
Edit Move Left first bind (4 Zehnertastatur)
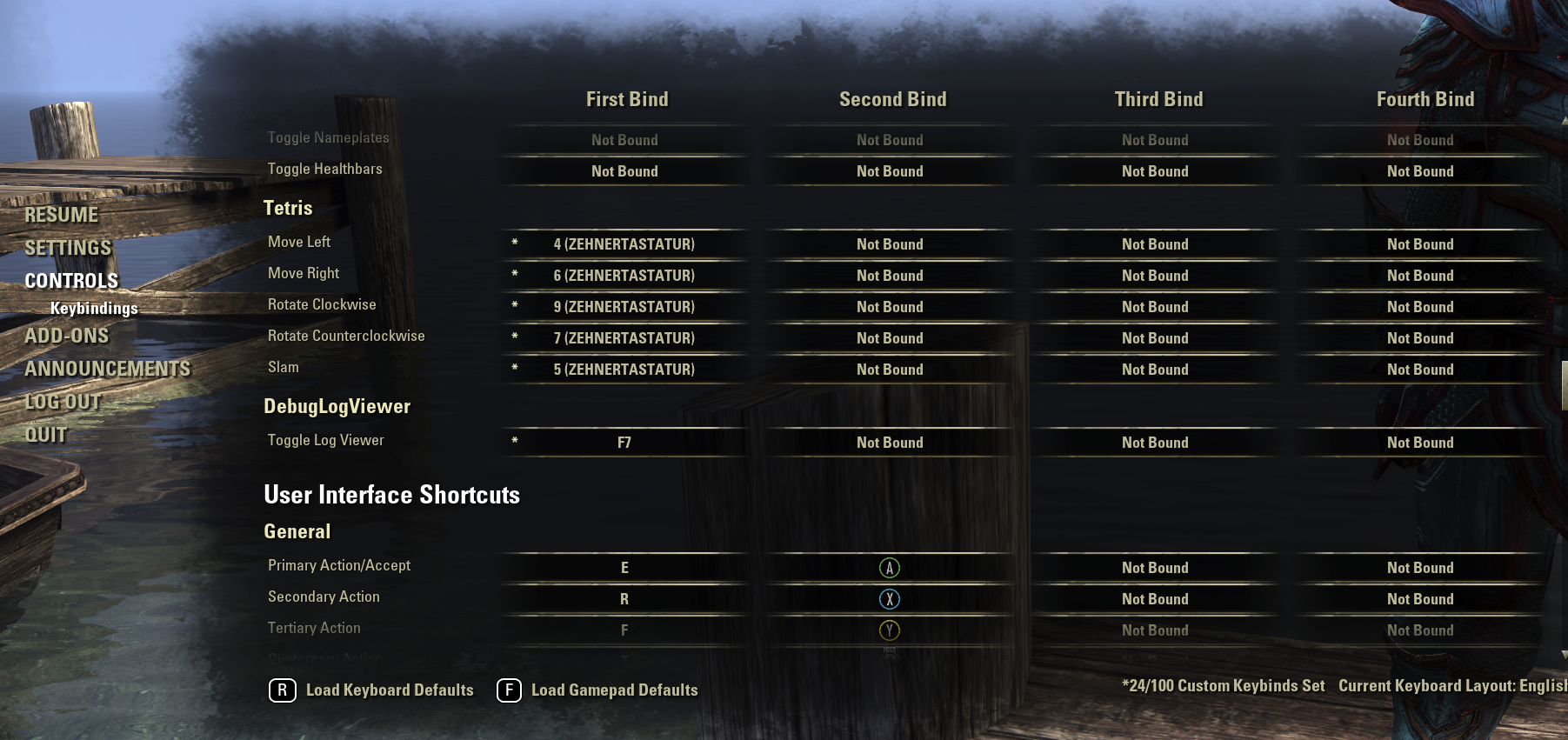pyautogui.click(x=624, y=244)
